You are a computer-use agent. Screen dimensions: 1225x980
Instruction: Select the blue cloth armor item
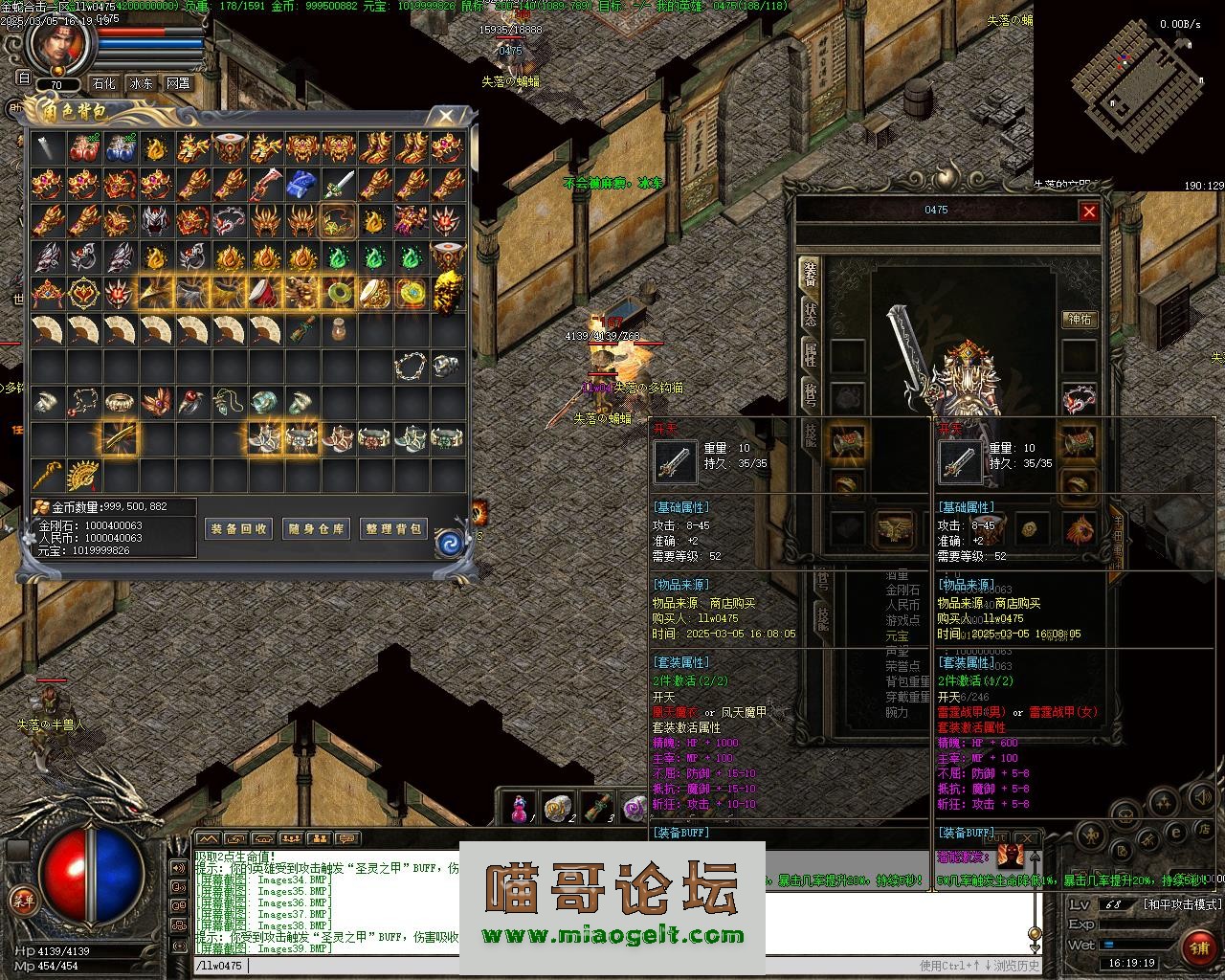click(x=301, y=184)
